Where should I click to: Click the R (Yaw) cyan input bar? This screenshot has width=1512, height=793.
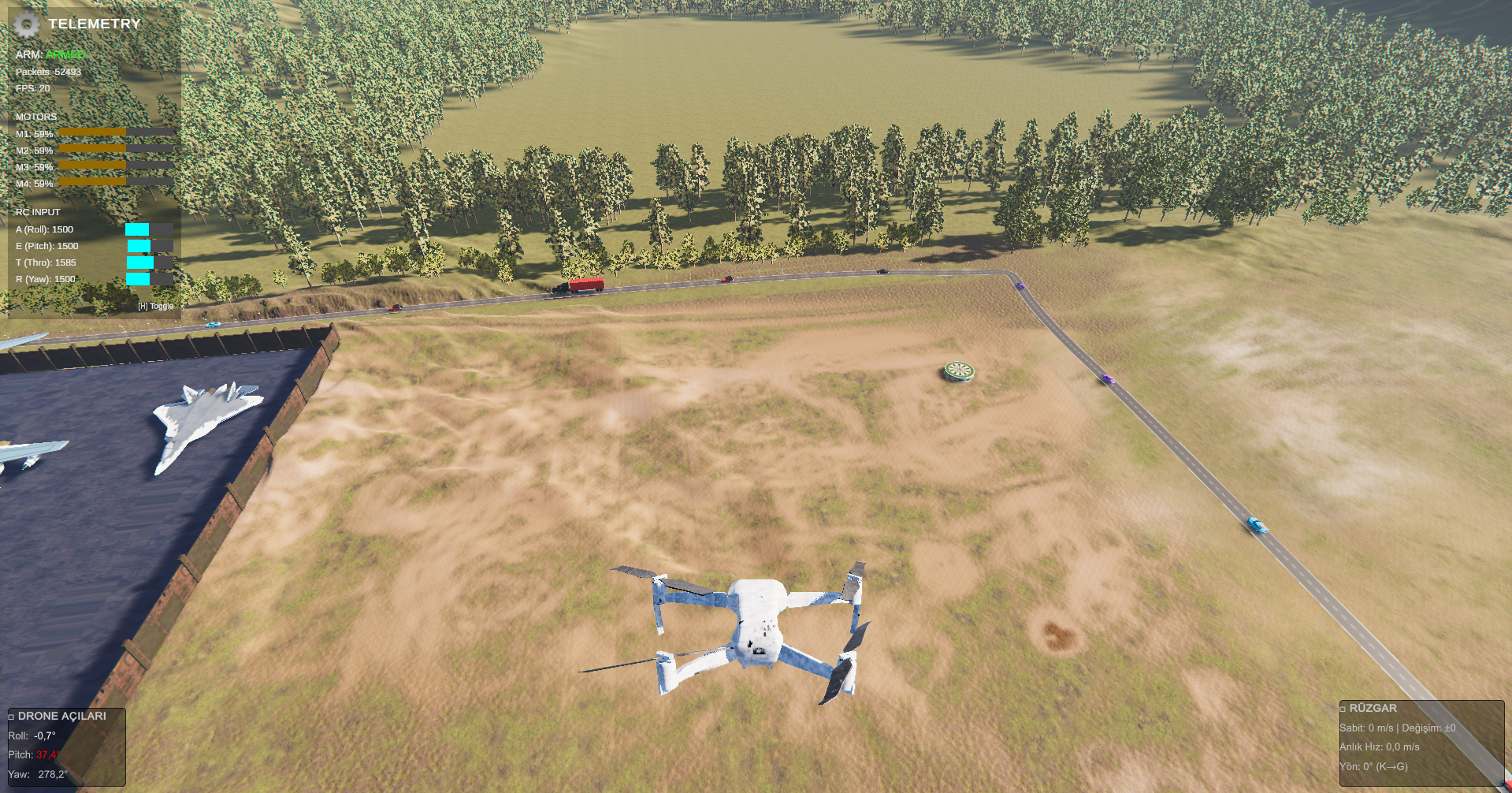coord(136,278)
